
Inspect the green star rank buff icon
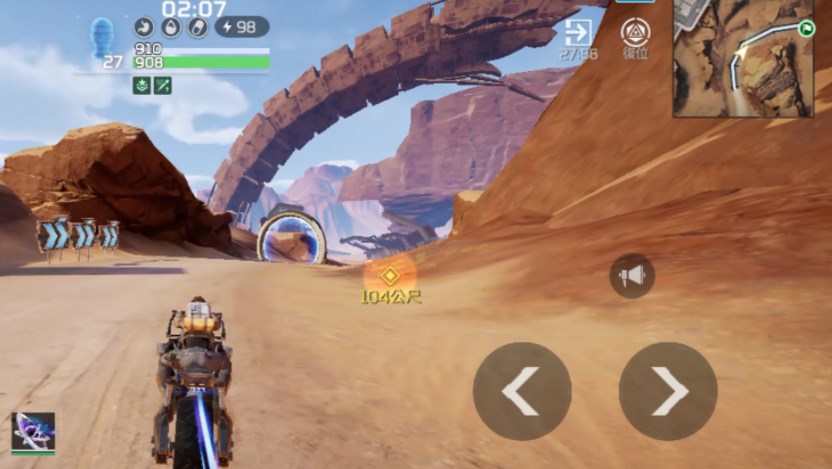142,85
